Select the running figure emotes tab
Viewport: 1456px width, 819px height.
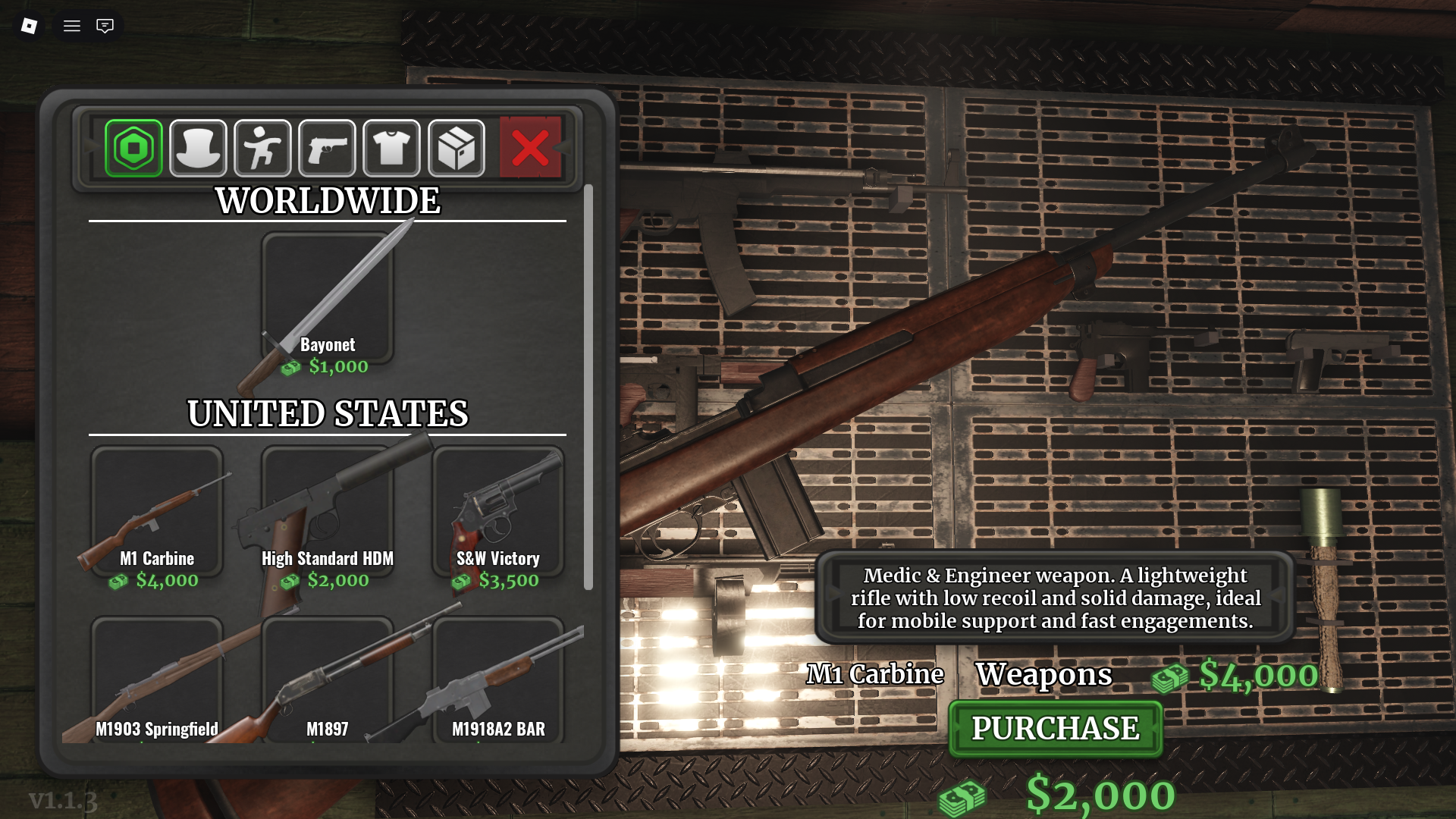pos(262,147)
